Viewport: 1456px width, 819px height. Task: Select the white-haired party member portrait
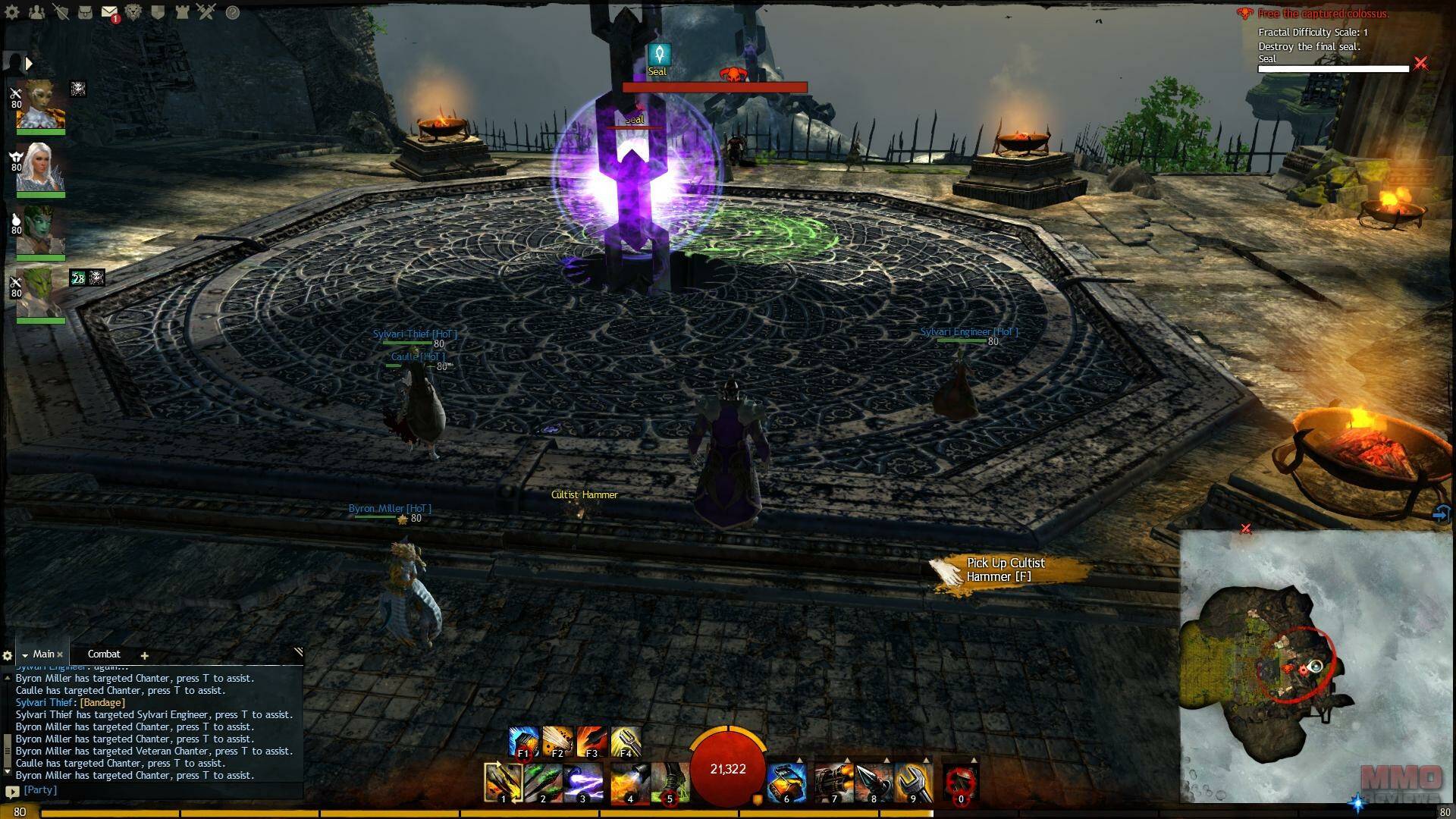pos(40,168)
